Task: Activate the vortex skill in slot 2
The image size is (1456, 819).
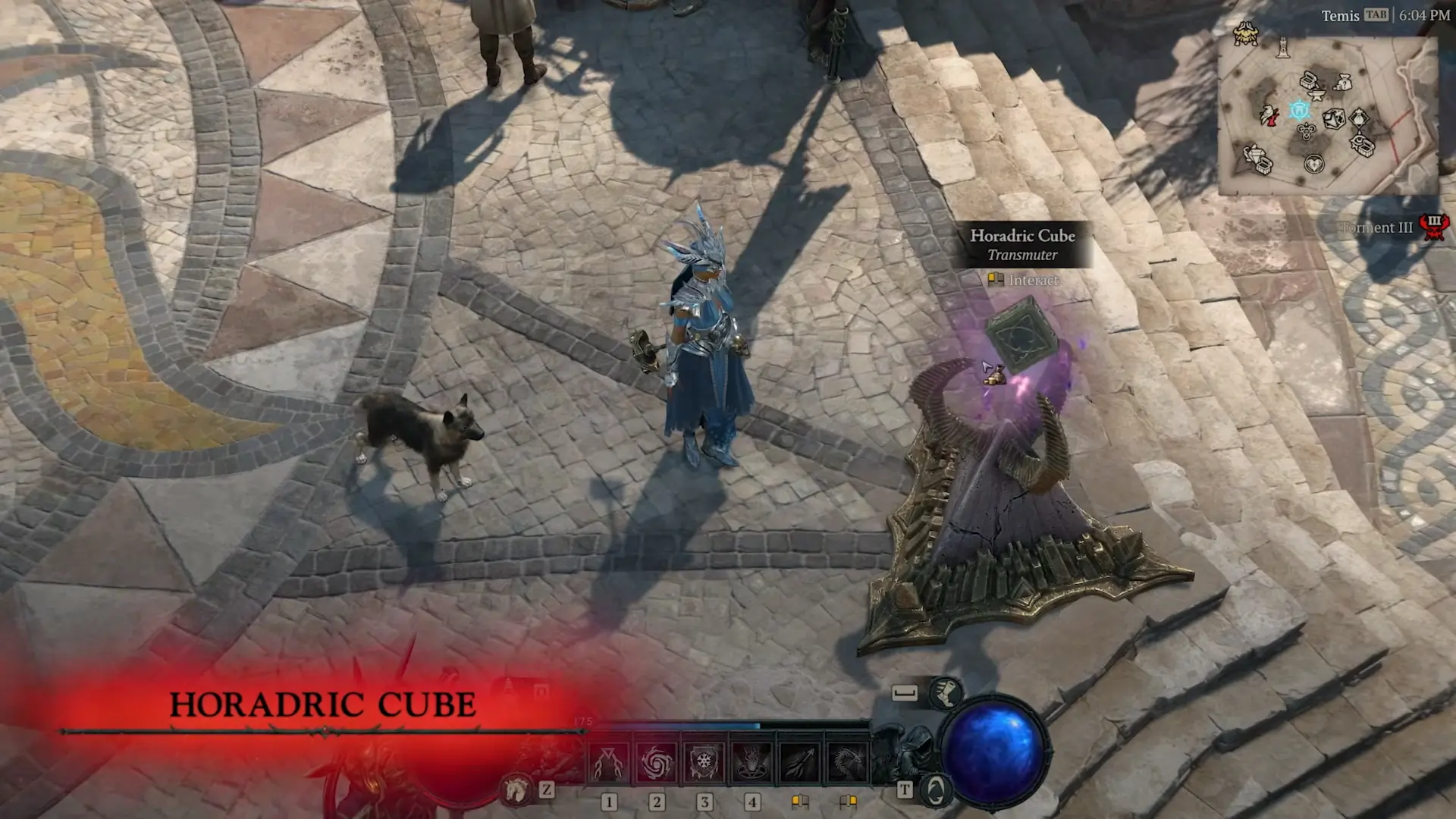Action: [x=657, y=762]
